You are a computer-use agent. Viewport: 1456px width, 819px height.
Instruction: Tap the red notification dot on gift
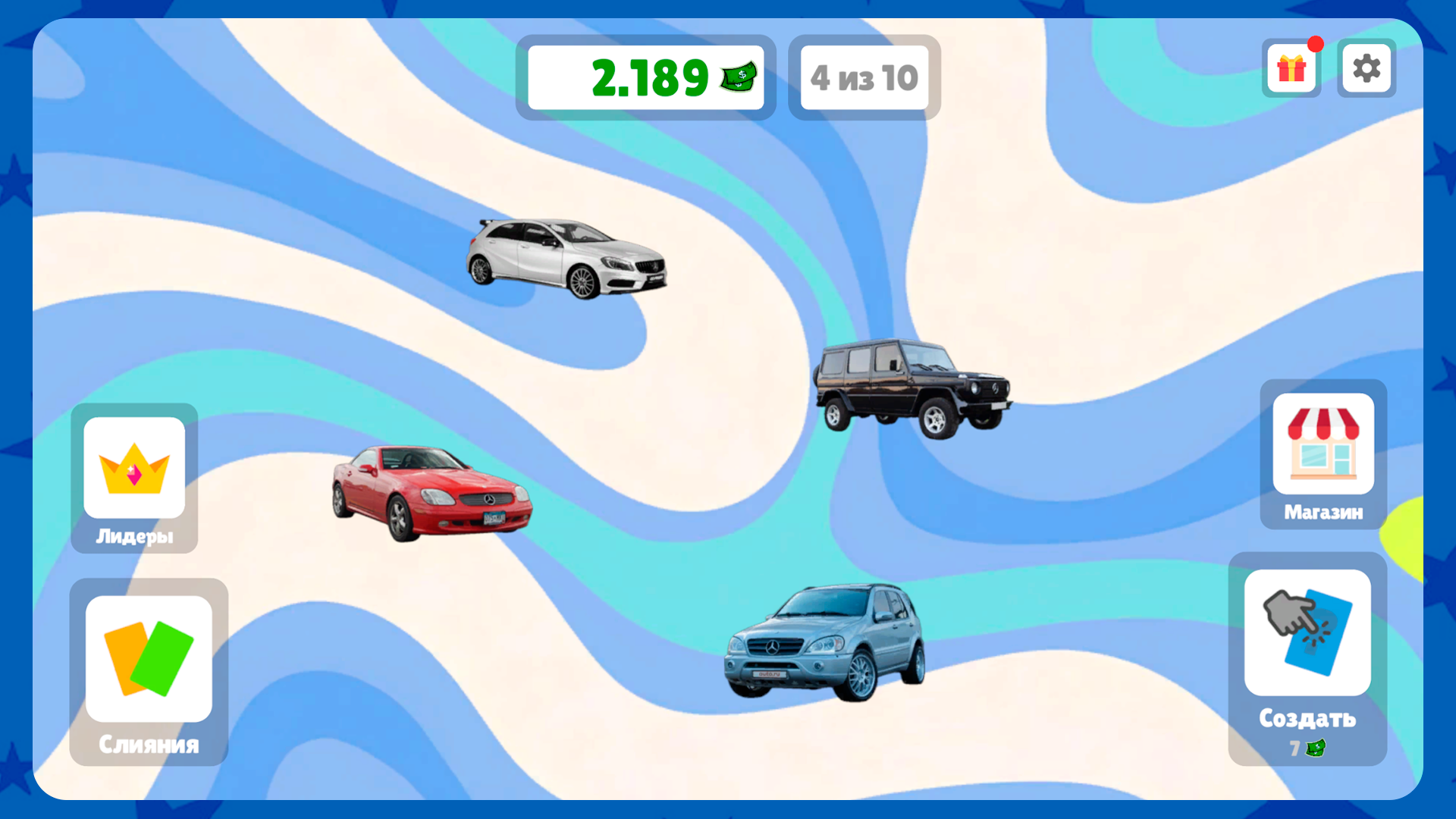pyautogui.click(x=1316, y=45)
